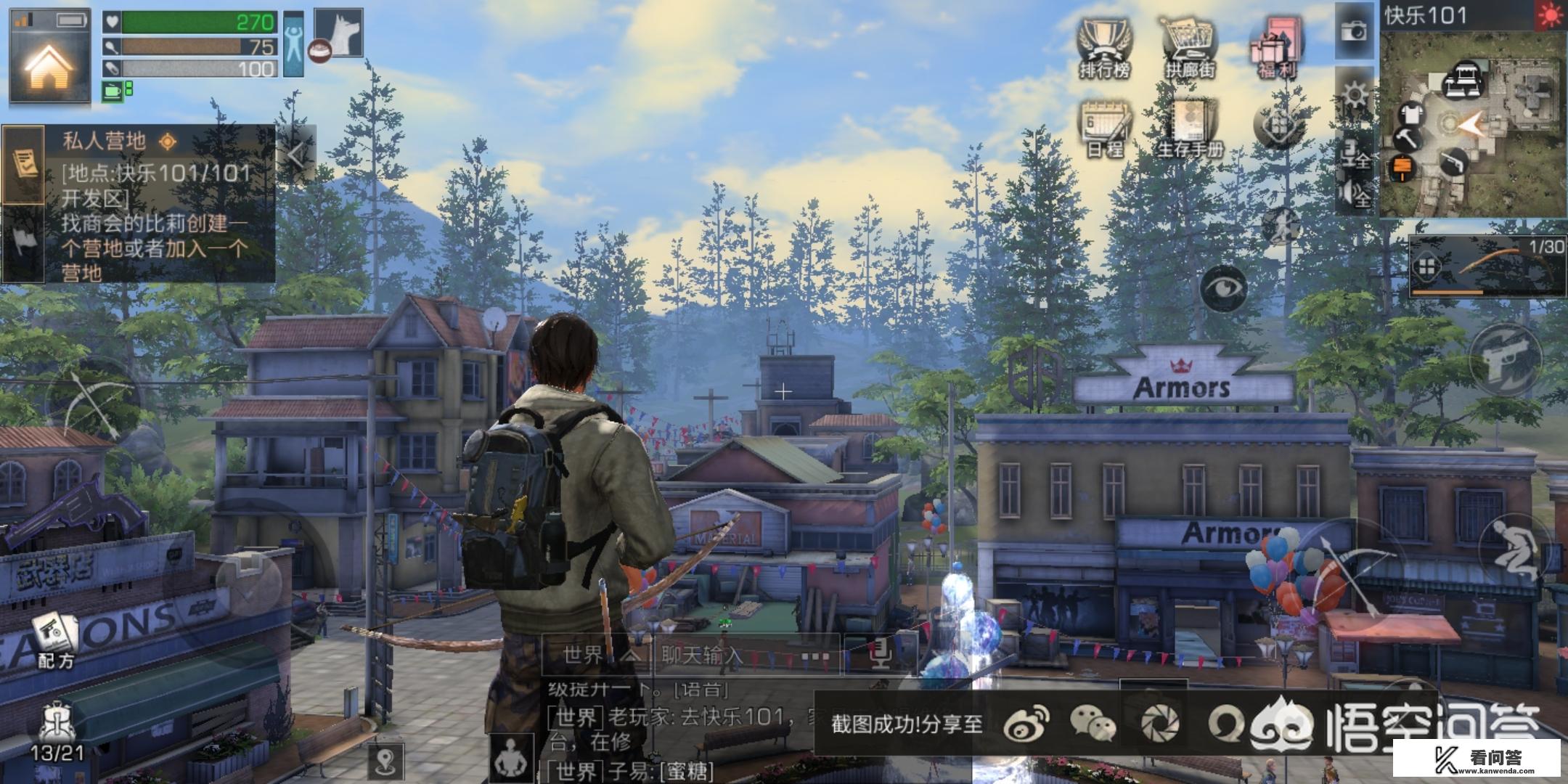Image resolution: width=1568 pixels, height=784 pixels.
Task: Collapse the quest tracker panel arrow
Action: [296, 155]
